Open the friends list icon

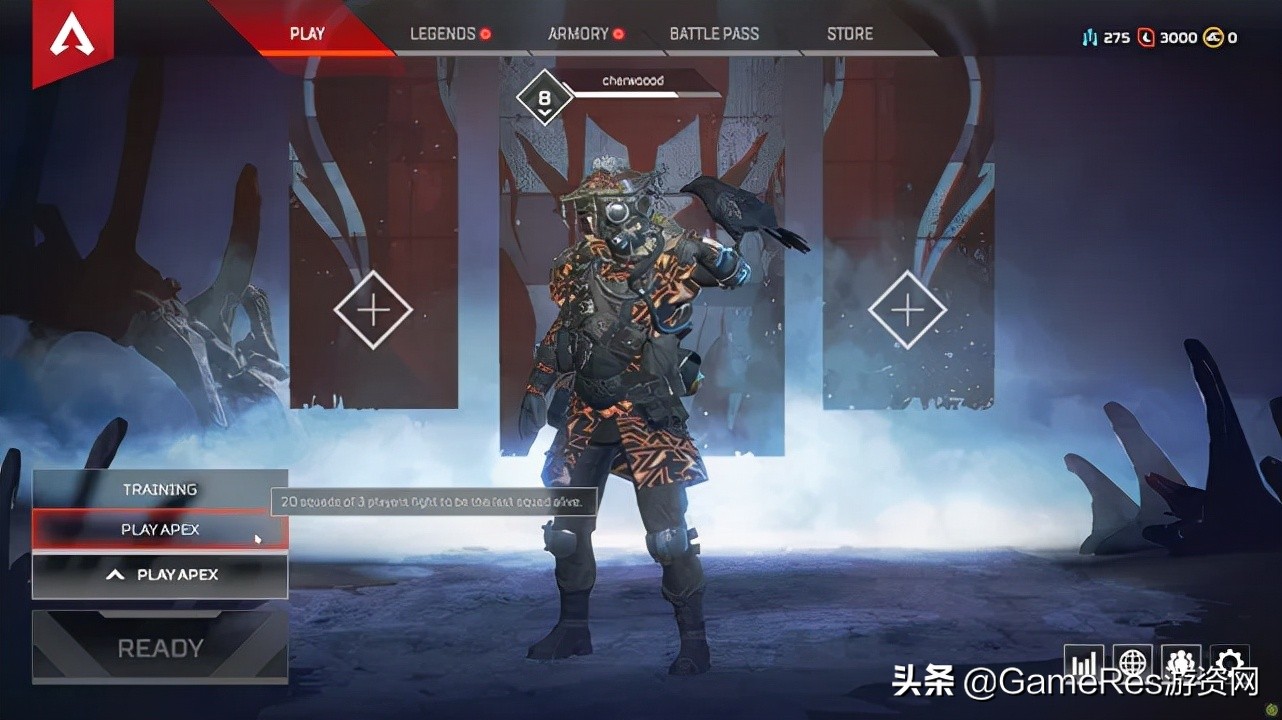[1181, 663]
